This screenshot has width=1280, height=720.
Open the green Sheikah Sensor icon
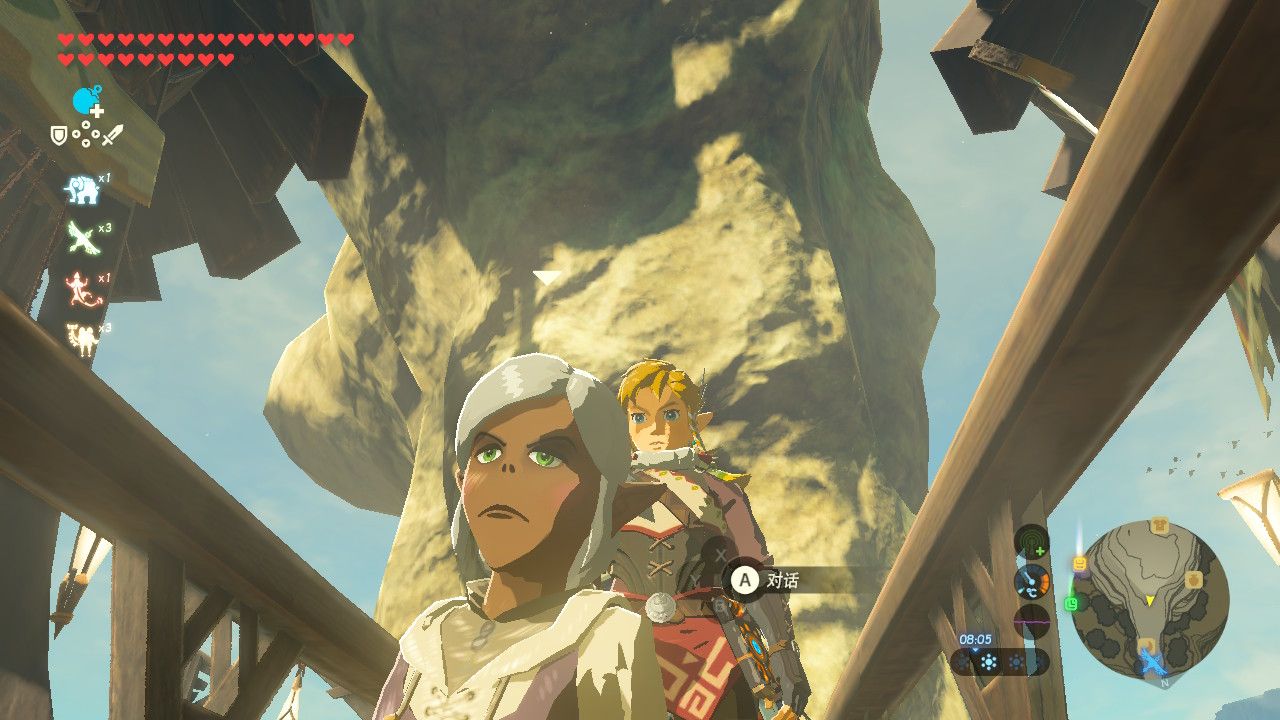[x=1032, y=543]
